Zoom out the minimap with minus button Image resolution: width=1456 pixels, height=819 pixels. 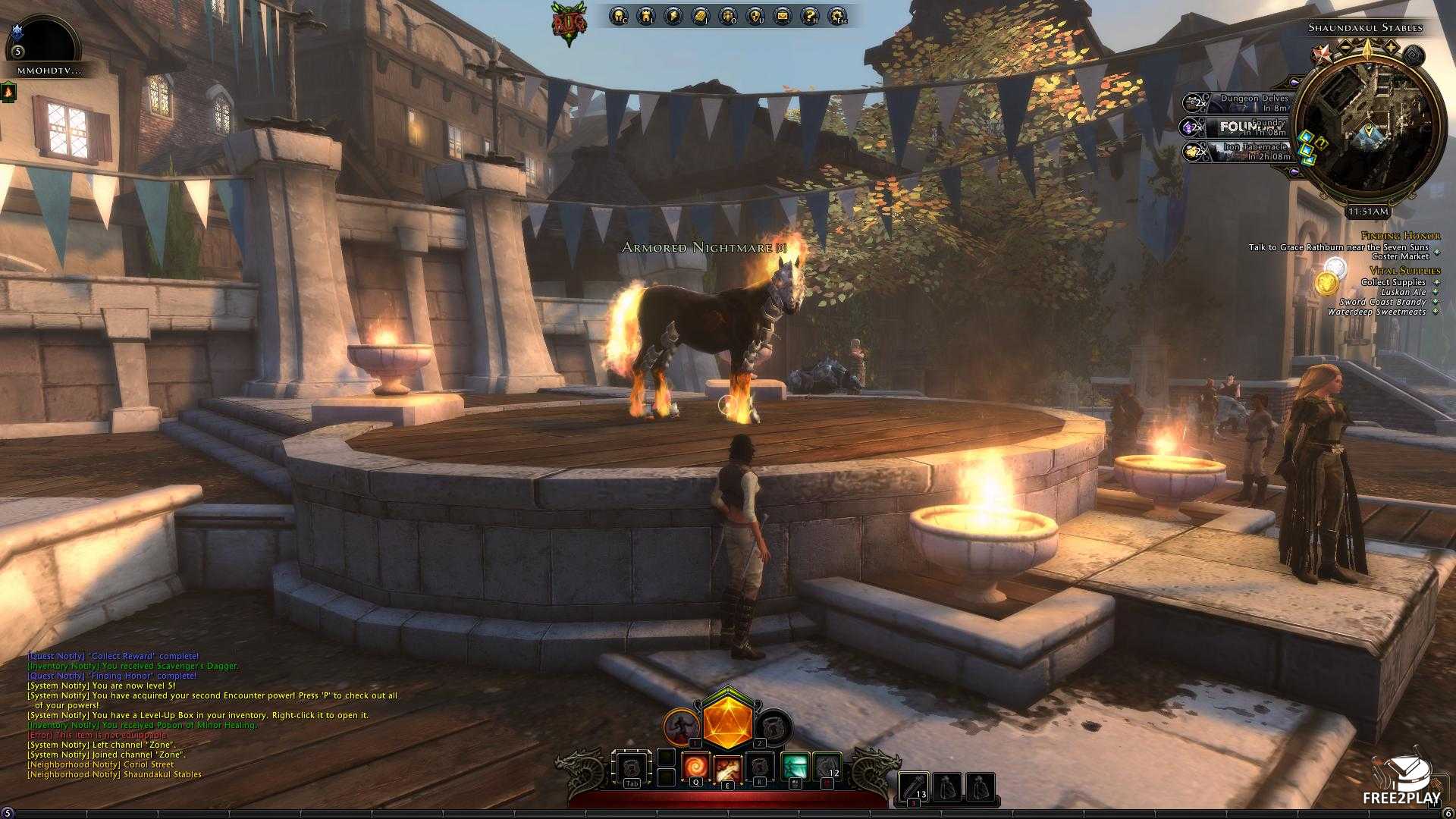[x=1345, y=48]
